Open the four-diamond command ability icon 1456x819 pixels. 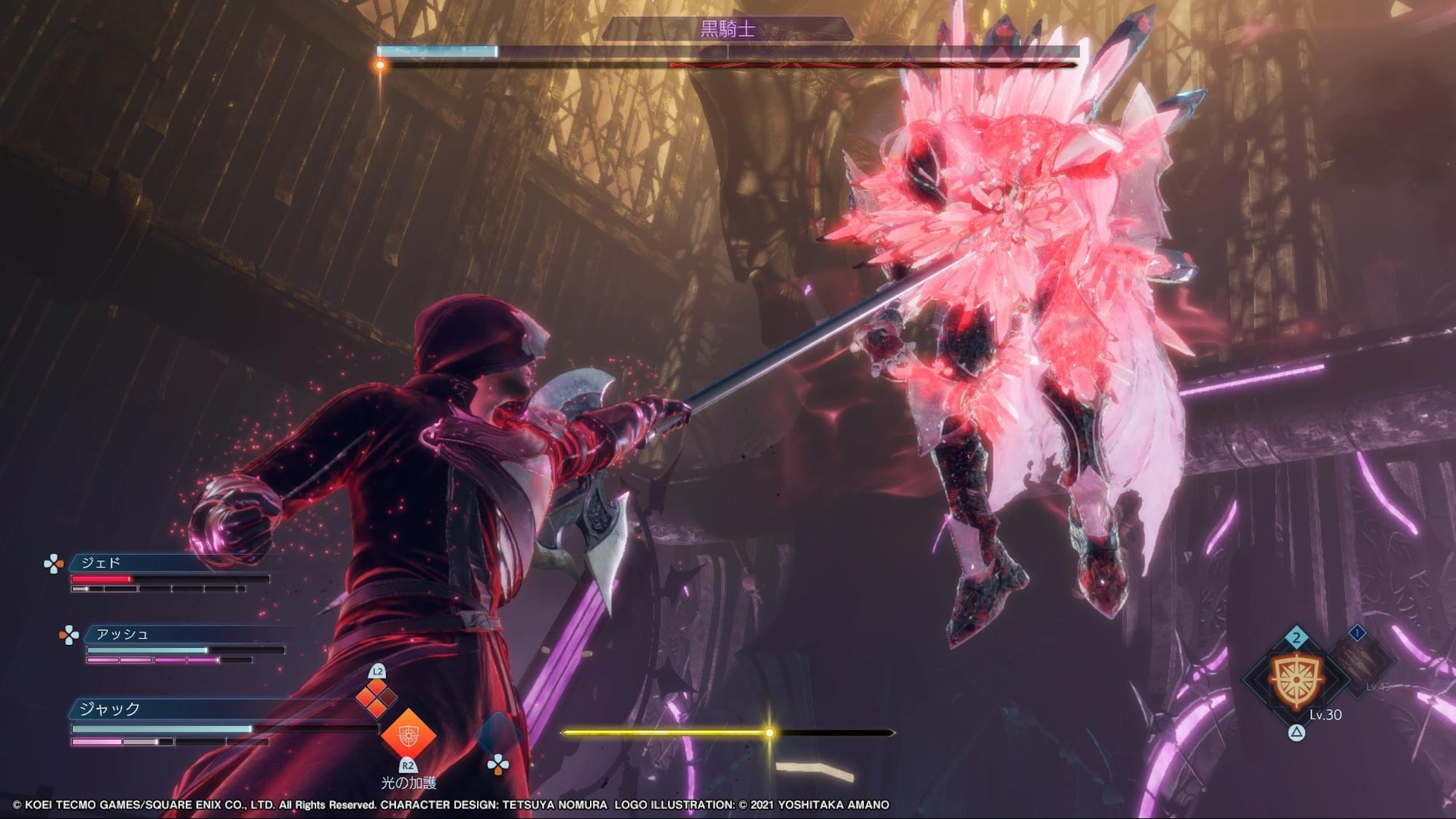point(376,697)
